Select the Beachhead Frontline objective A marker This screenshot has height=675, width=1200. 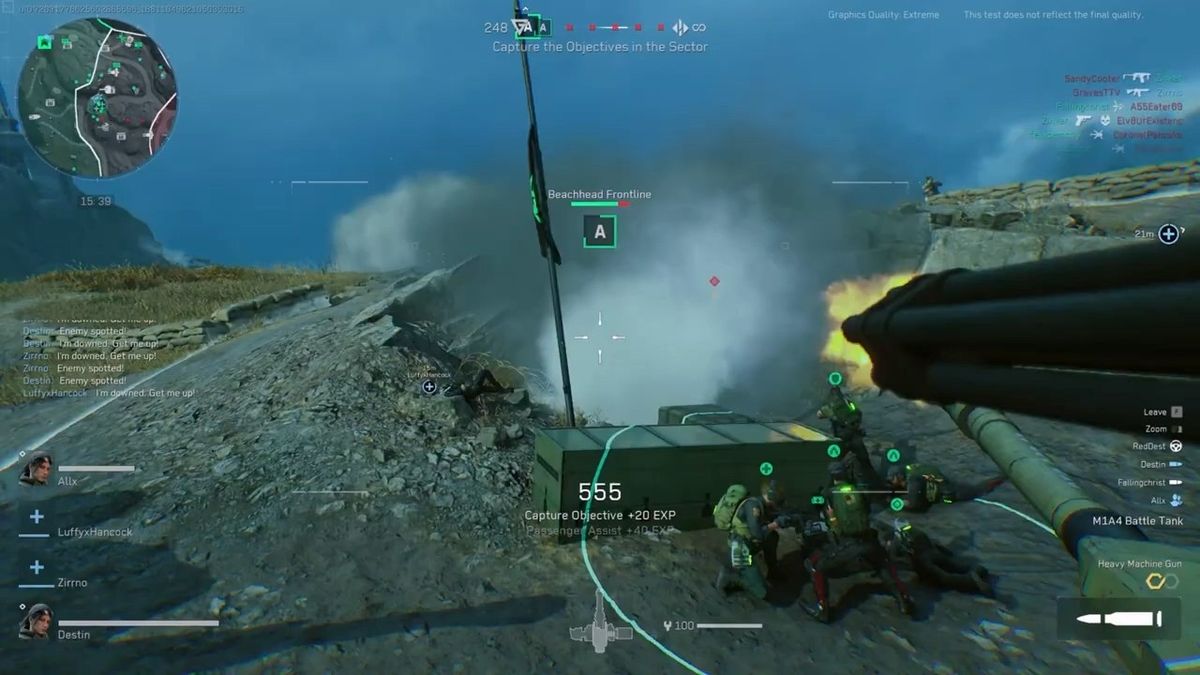pyautogui.click(x=599, y=232)
